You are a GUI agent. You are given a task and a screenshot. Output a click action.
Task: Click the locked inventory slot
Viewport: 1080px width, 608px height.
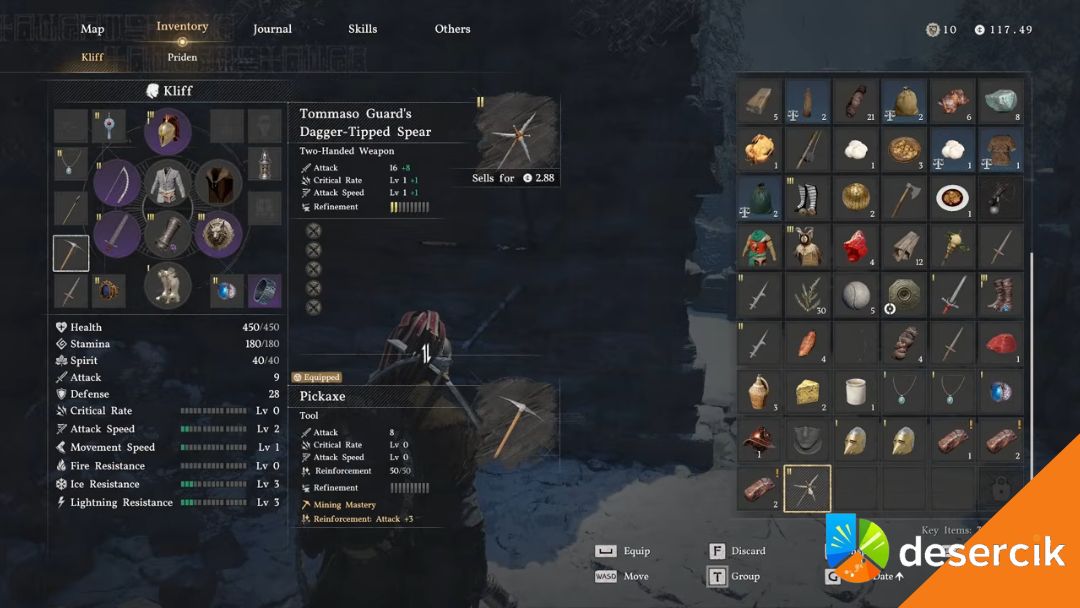pyautogui.click(x=1001, y=489)
